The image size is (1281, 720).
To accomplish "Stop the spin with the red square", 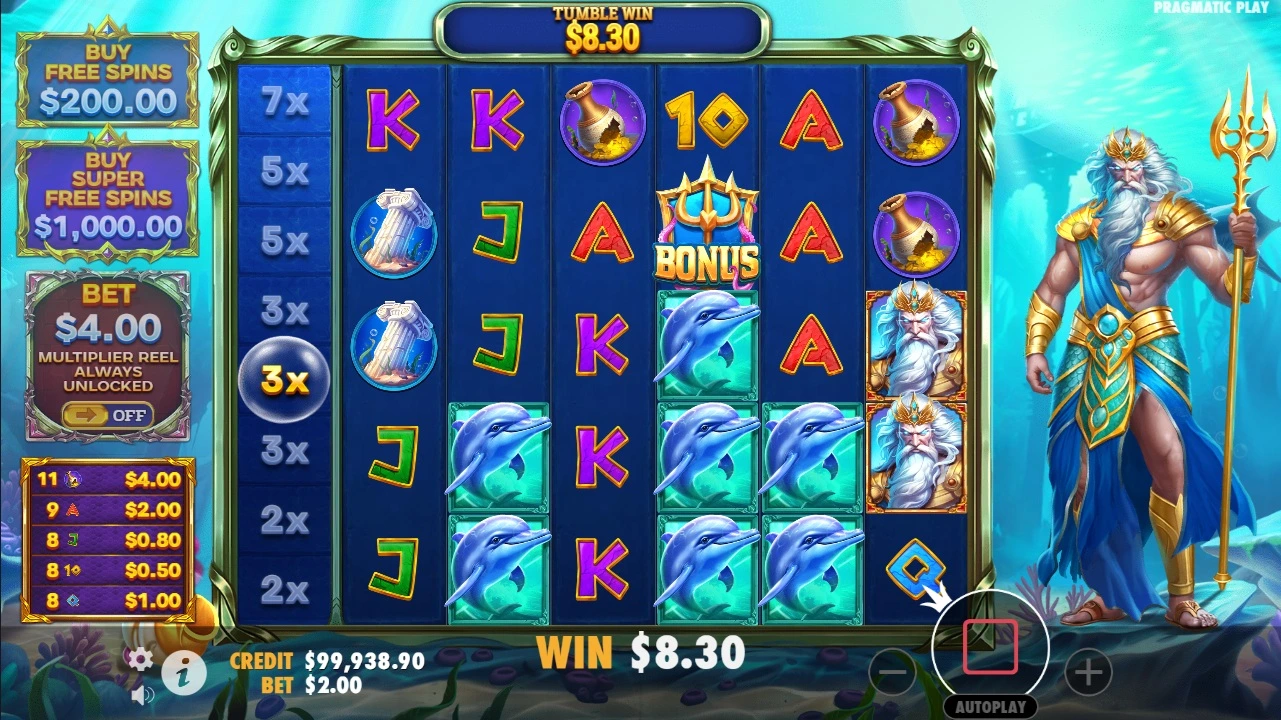I will [990, 647].
